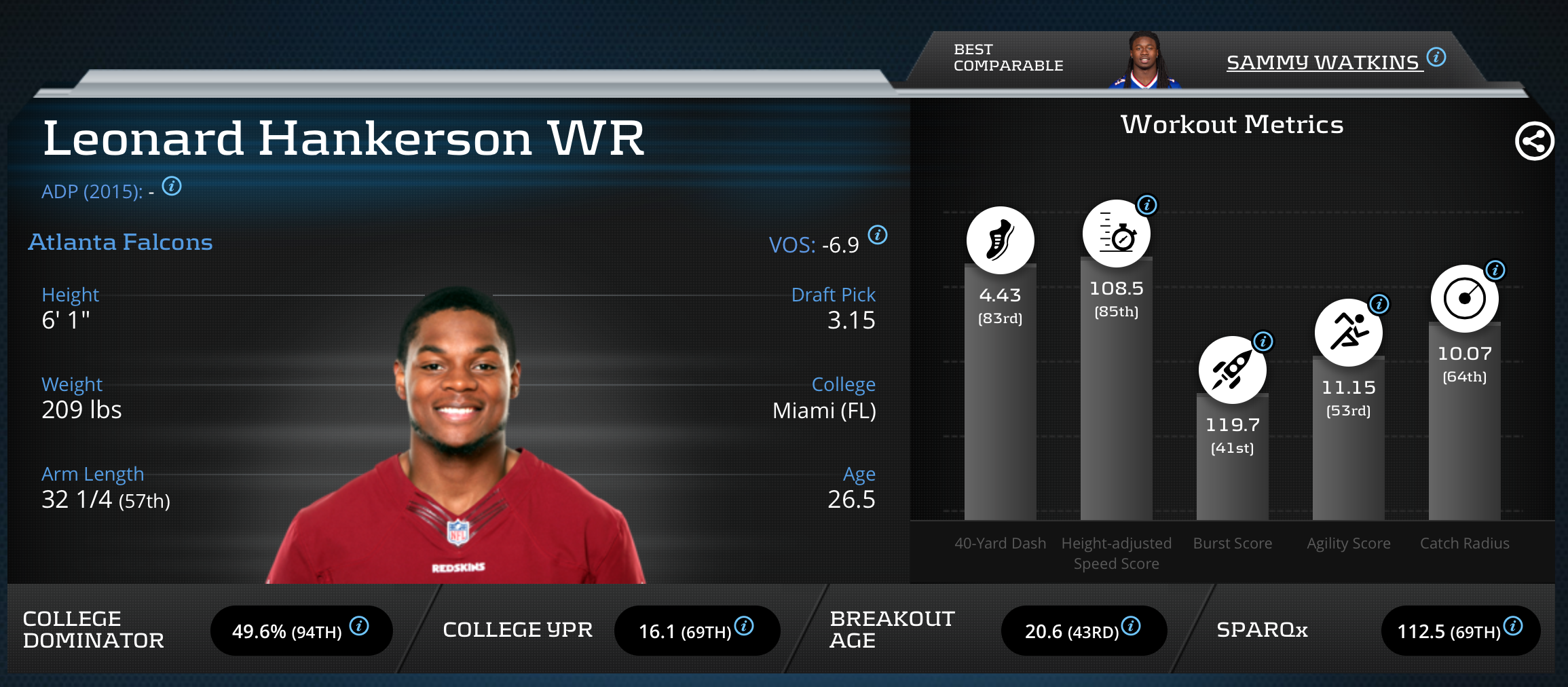1568x687 pixels.
Task: View the Catch Radius info icon
Action: [x=1495, y=270]
